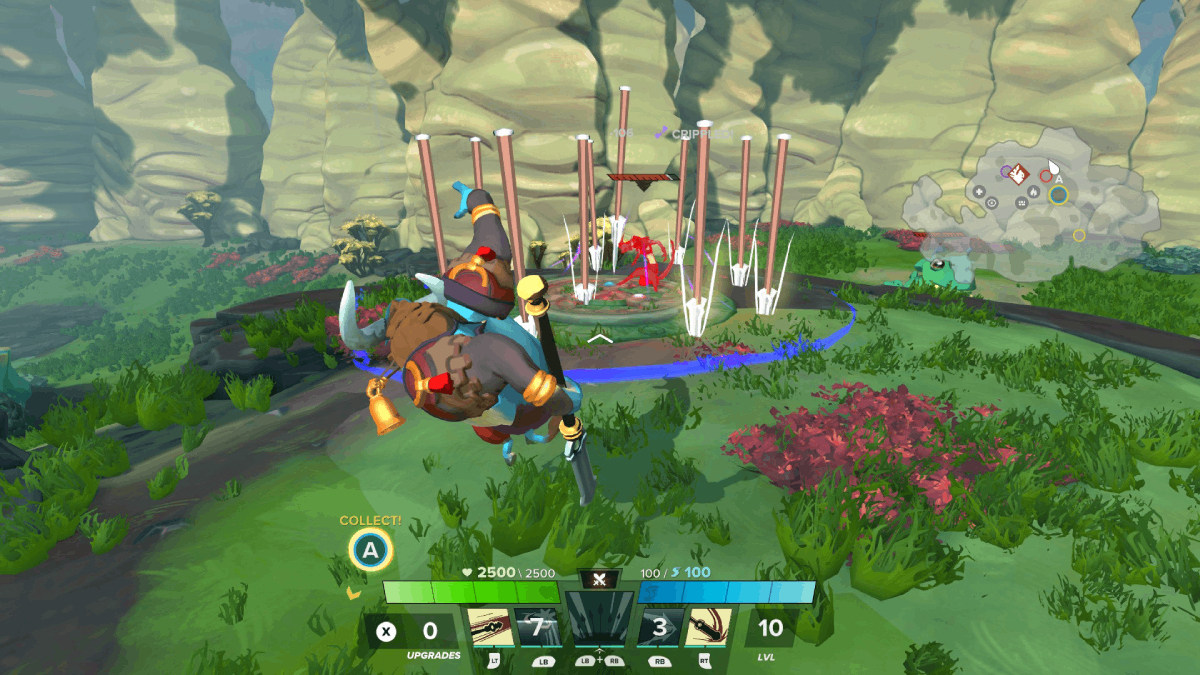Click the small yellow ring on minimap

(x=1079, y=235)
